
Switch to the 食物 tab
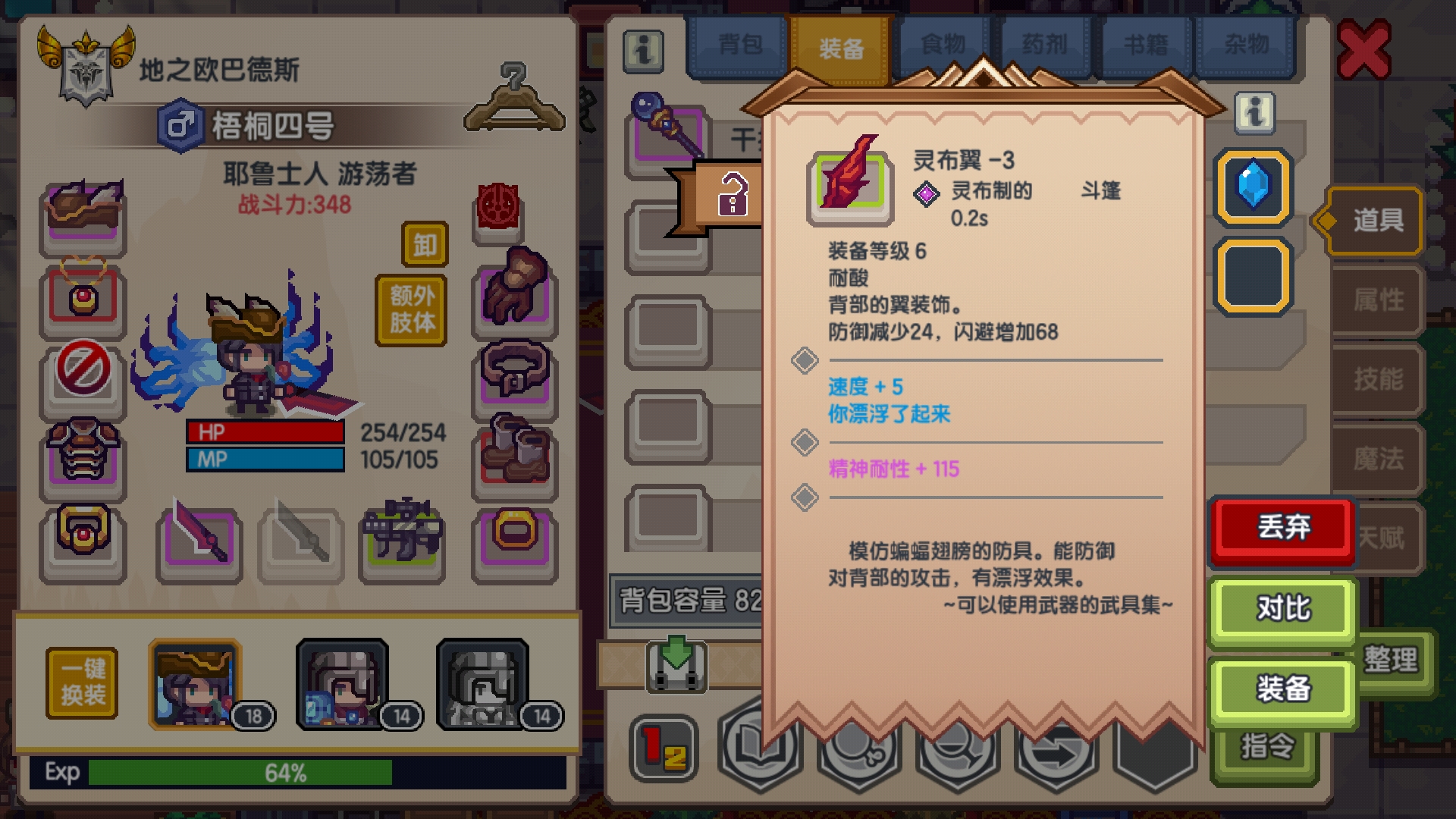[x=943, y=43]
